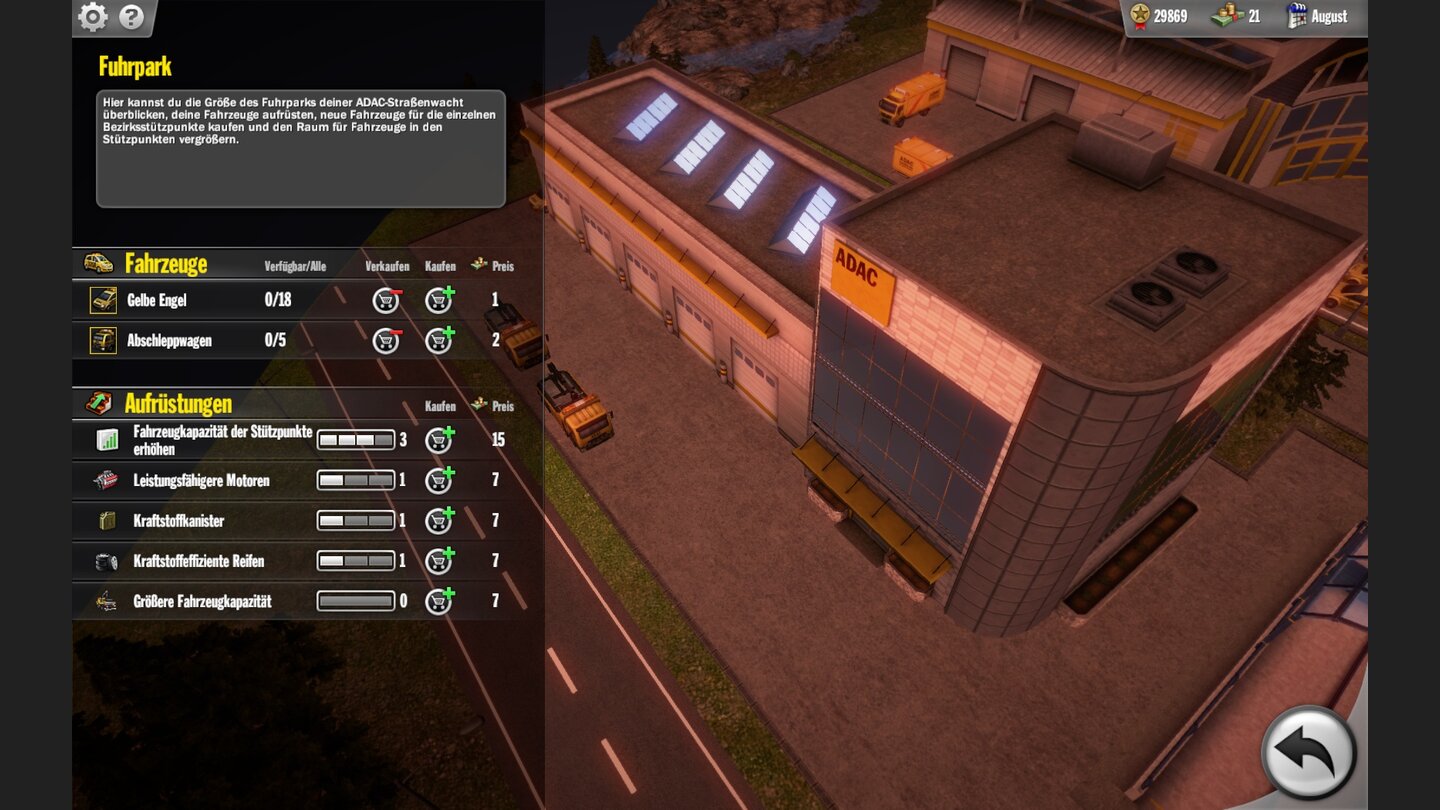Sell an Abschleppwagen
1440x810 pixels.
[x=385, y=340]
